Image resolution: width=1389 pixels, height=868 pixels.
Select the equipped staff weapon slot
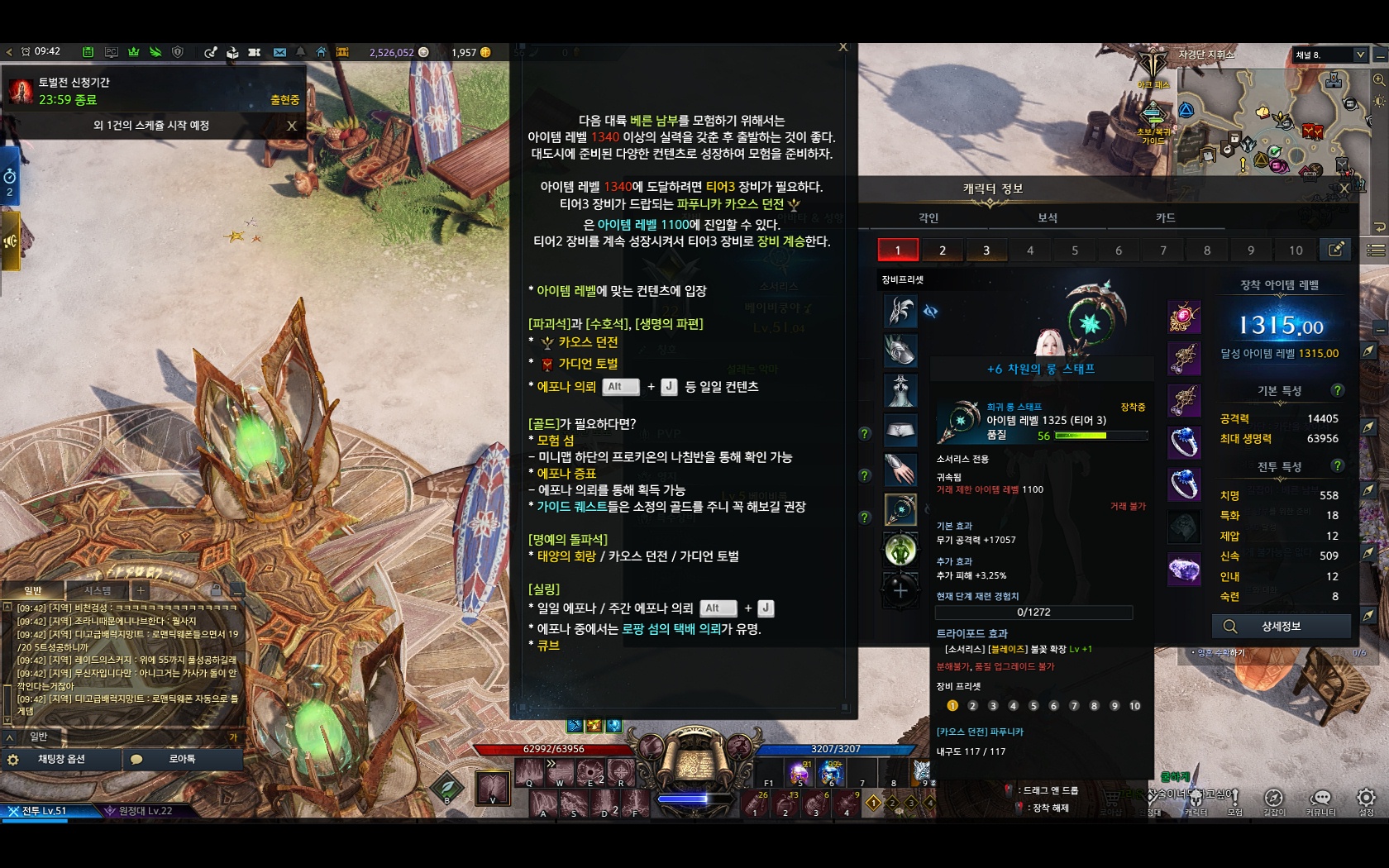pyautogui.click(x=900, y=509)
